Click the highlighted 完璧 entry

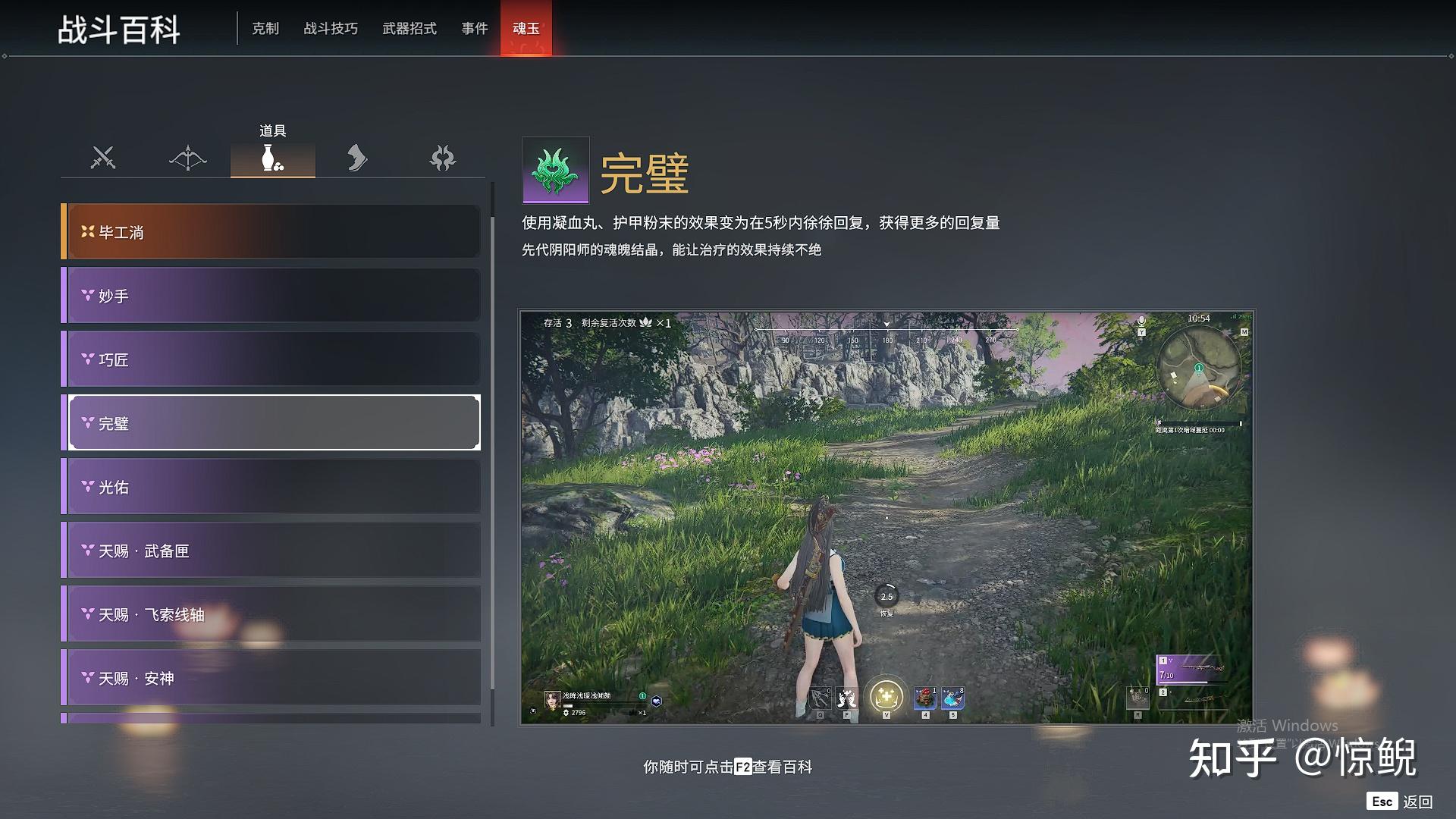click(x=273, y=423)
